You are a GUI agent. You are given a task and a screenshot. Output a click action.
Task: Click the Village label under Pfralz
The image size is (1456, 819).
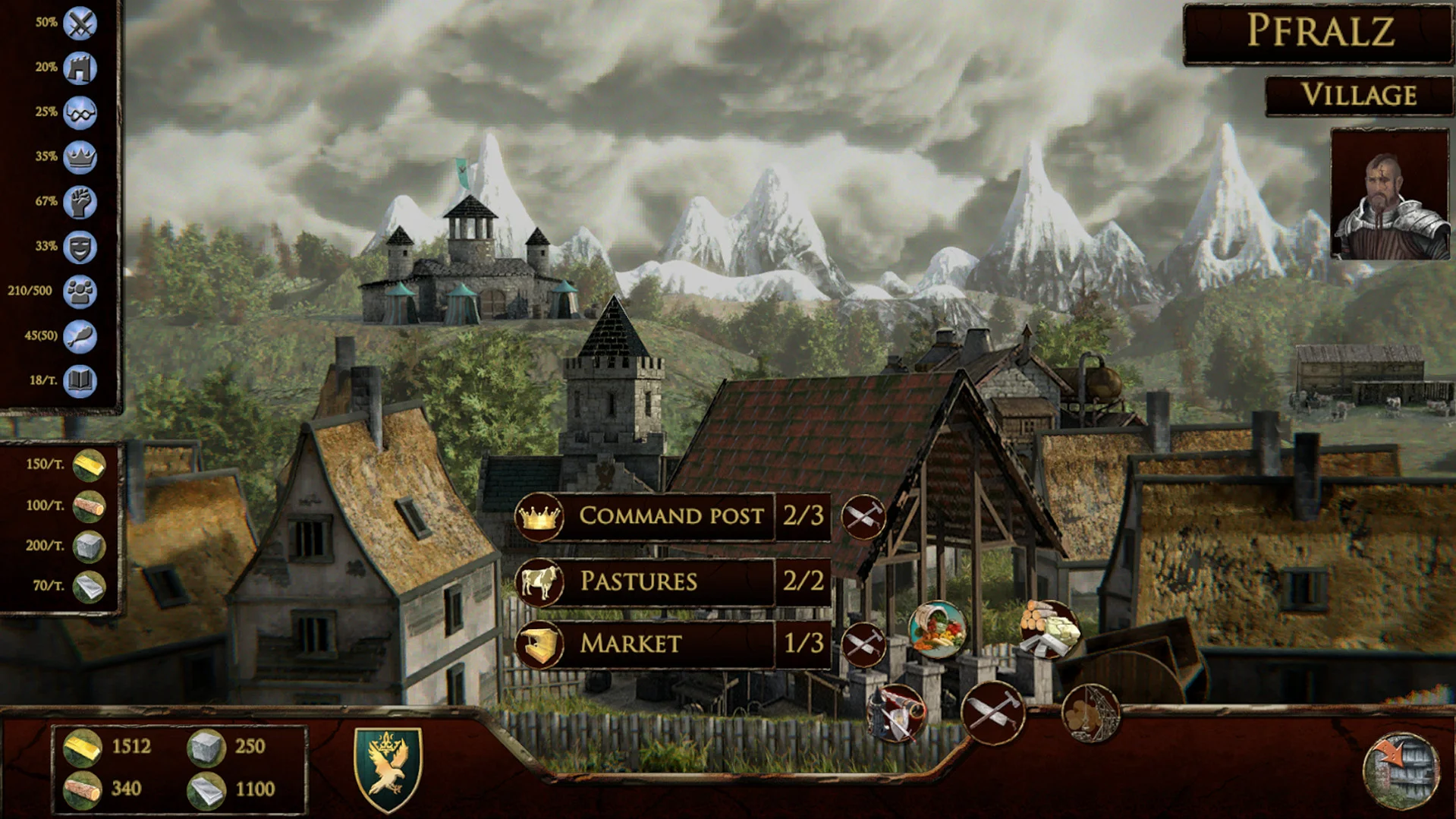tap(1359, 95)
